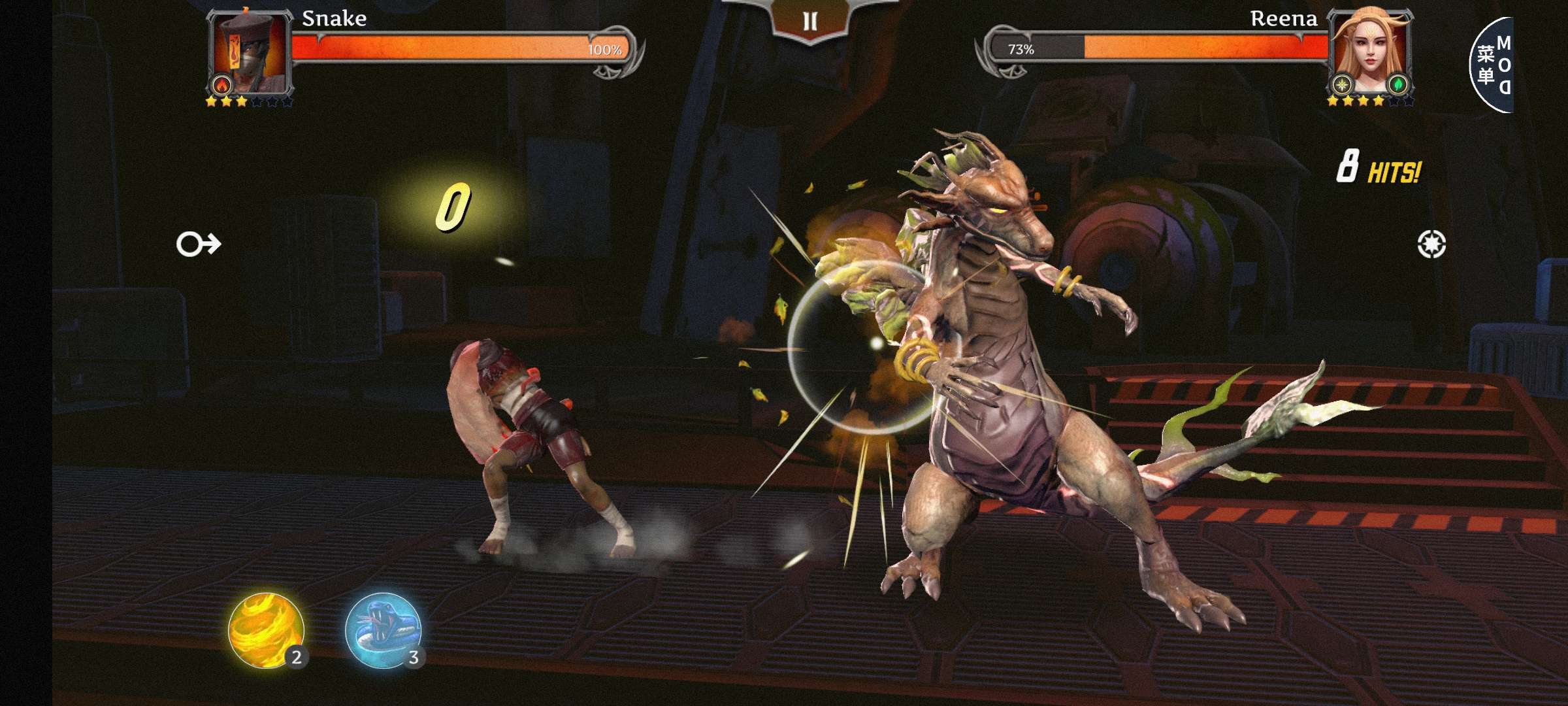Image resolution: width=1568 pixels, height=706 pixels.
Task: Select the fire element badge on Snake's portrait
Action: point(222,86)
